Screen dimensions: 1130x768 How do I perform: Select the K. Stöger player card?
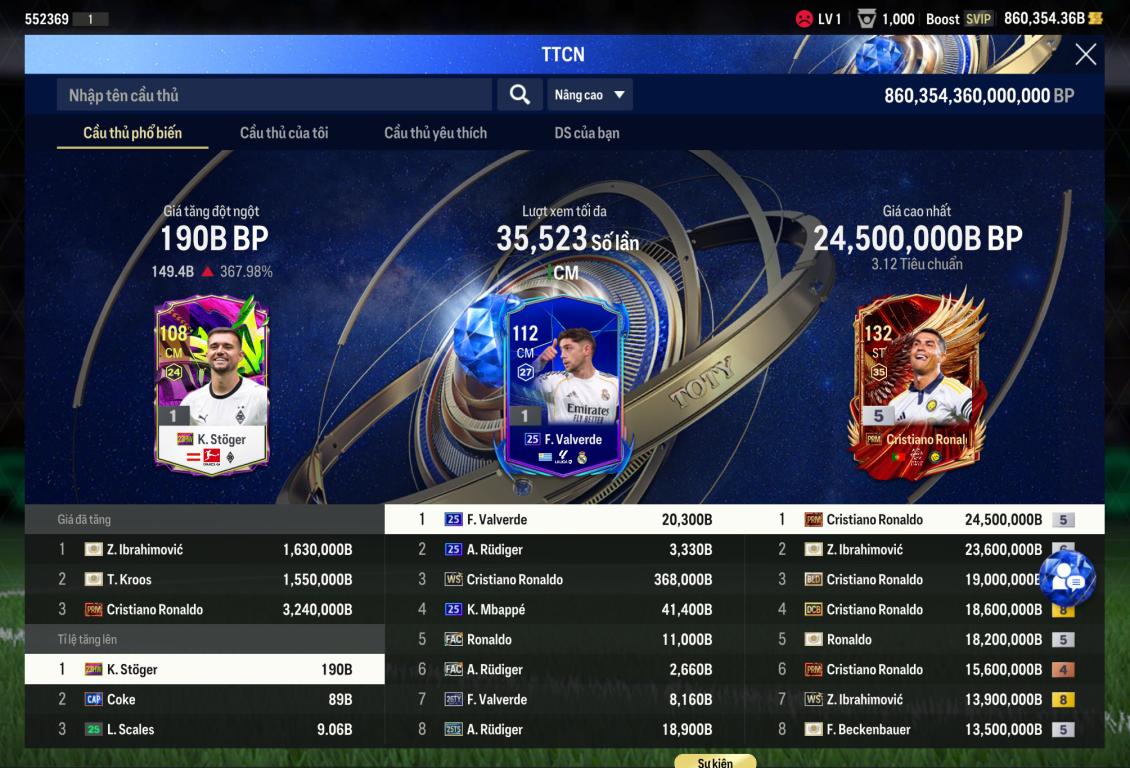[212, 385]
